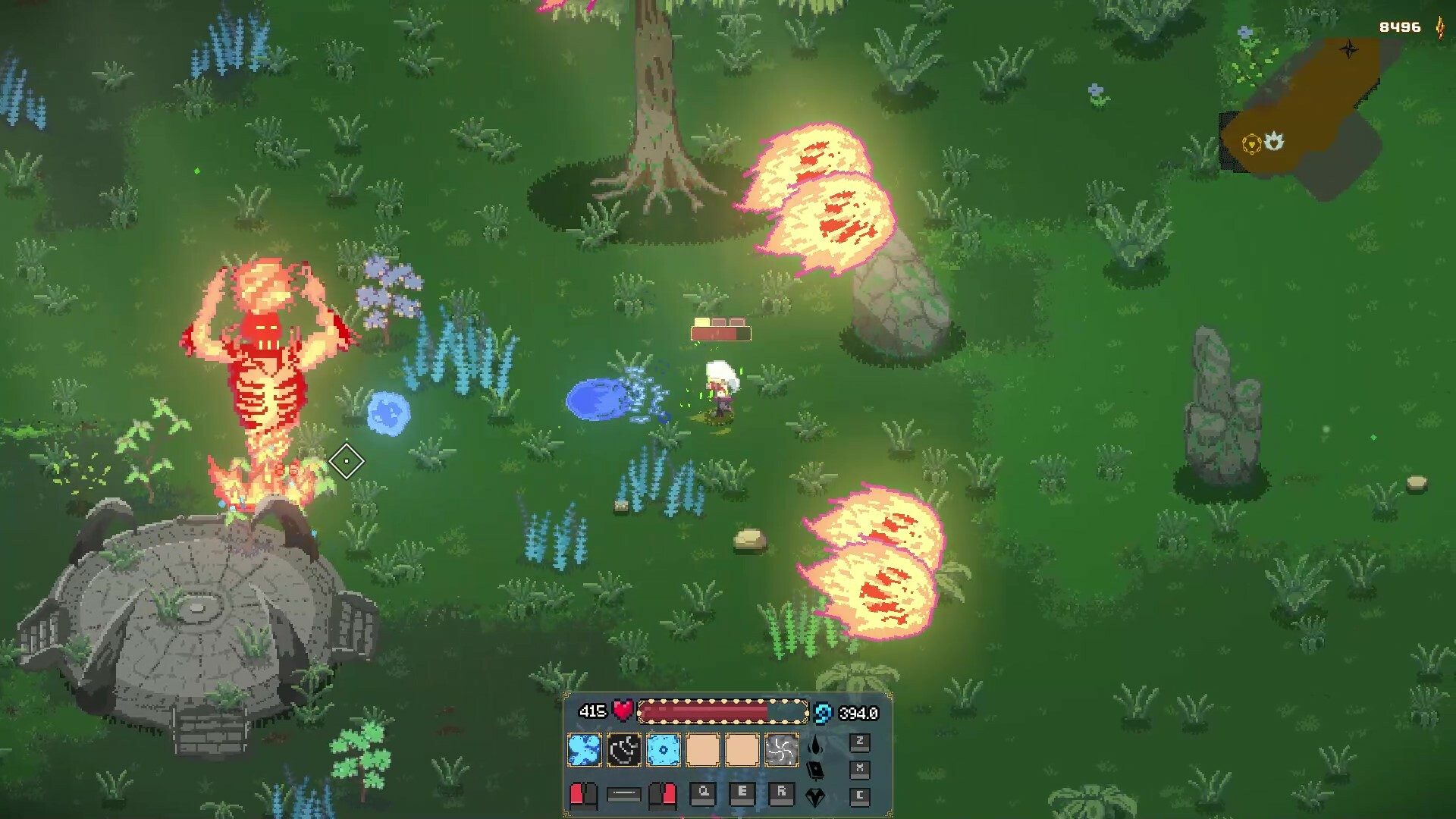Click the red health bar
Screen dimensions: 1456x819
pyautogui.click(x=722, y=711)
